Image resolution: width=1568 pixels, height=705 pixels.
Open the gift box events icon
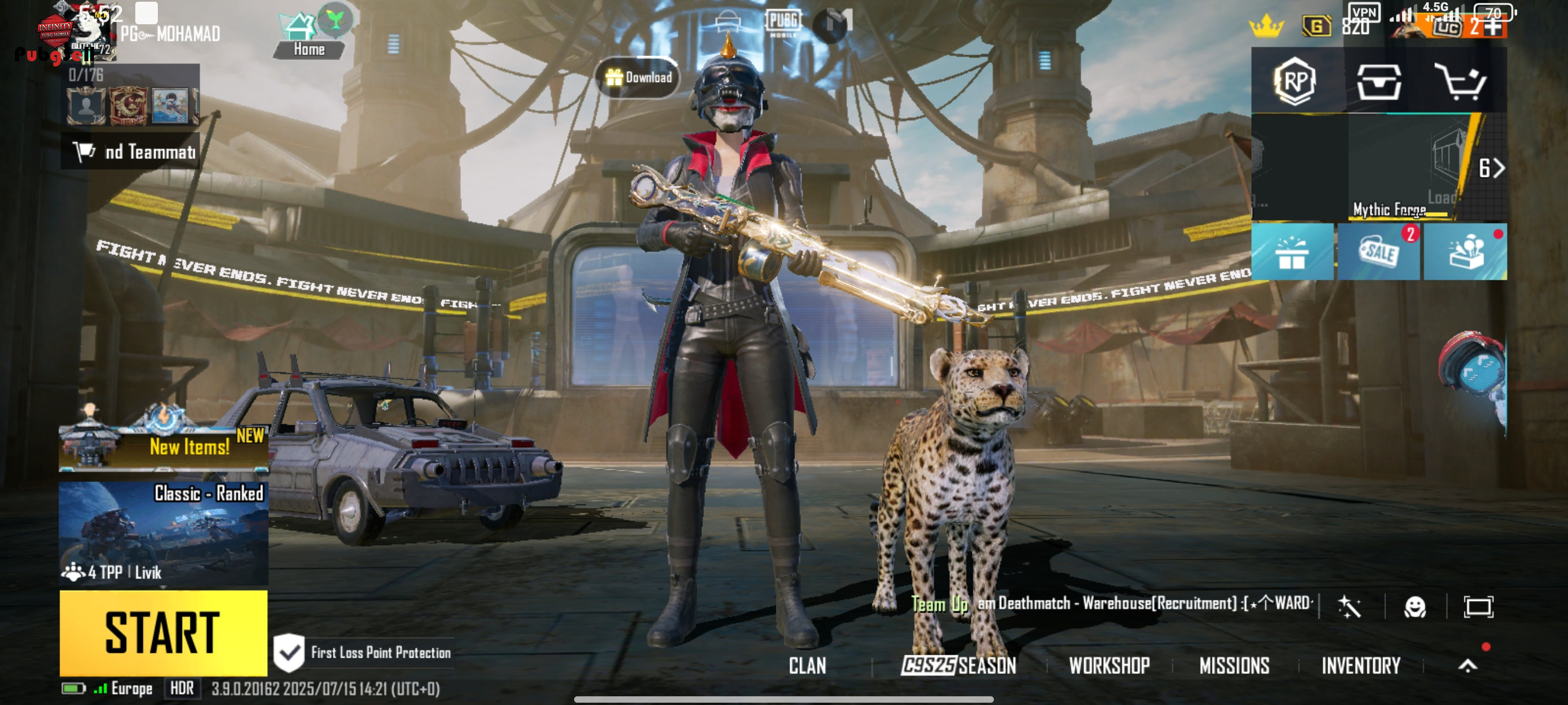tap(1292, 252)
